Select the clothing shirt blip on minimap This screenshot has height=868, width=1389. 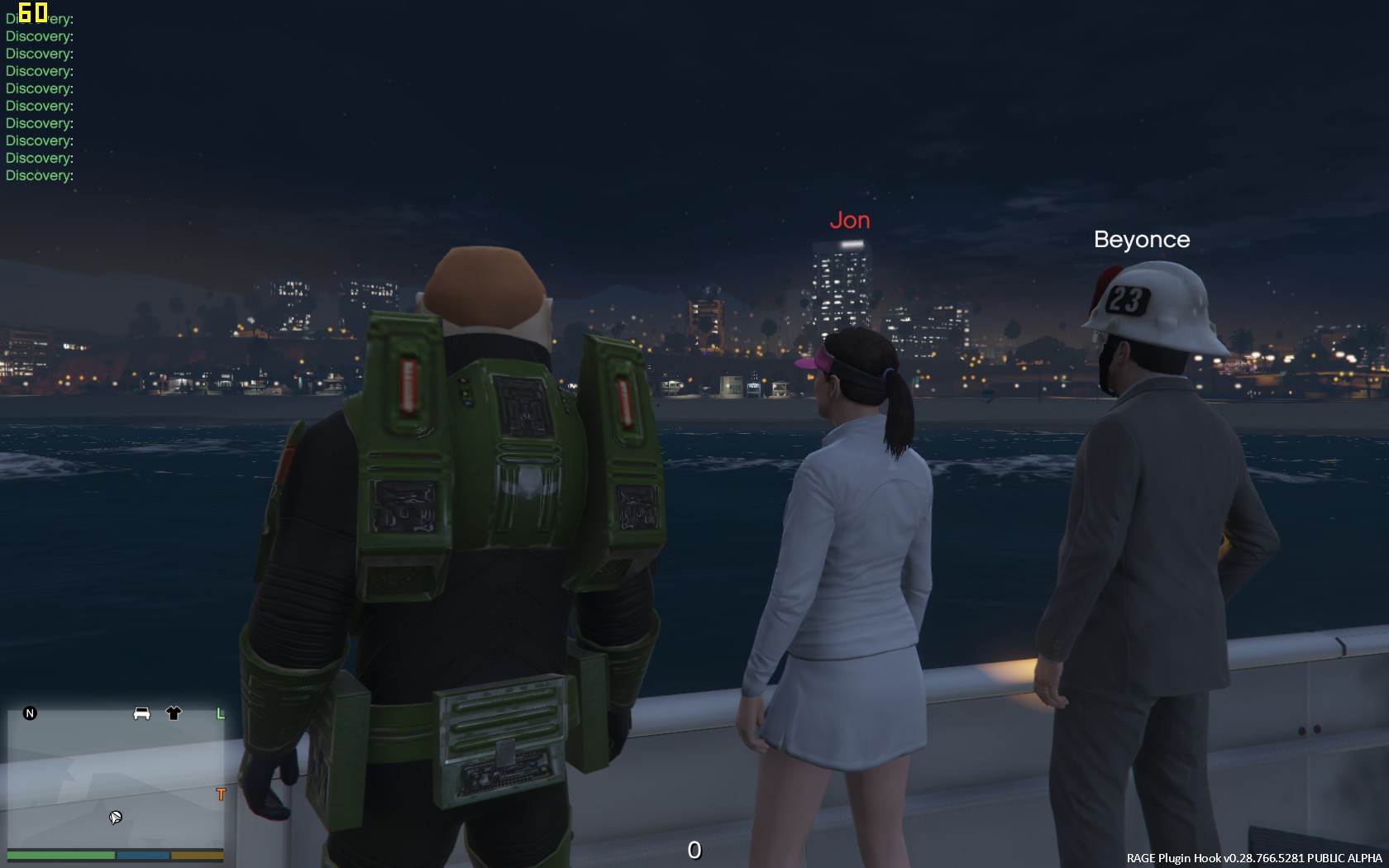[174, 713]
